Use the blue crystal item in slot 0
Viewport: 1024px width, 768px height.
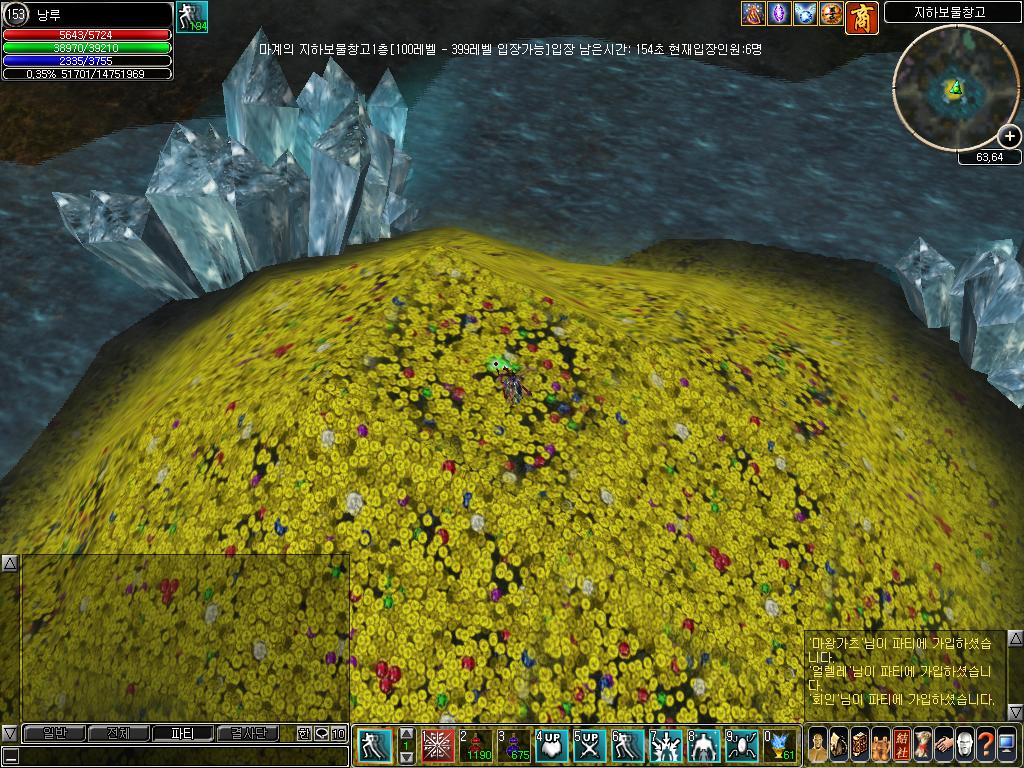click(779, 746)
